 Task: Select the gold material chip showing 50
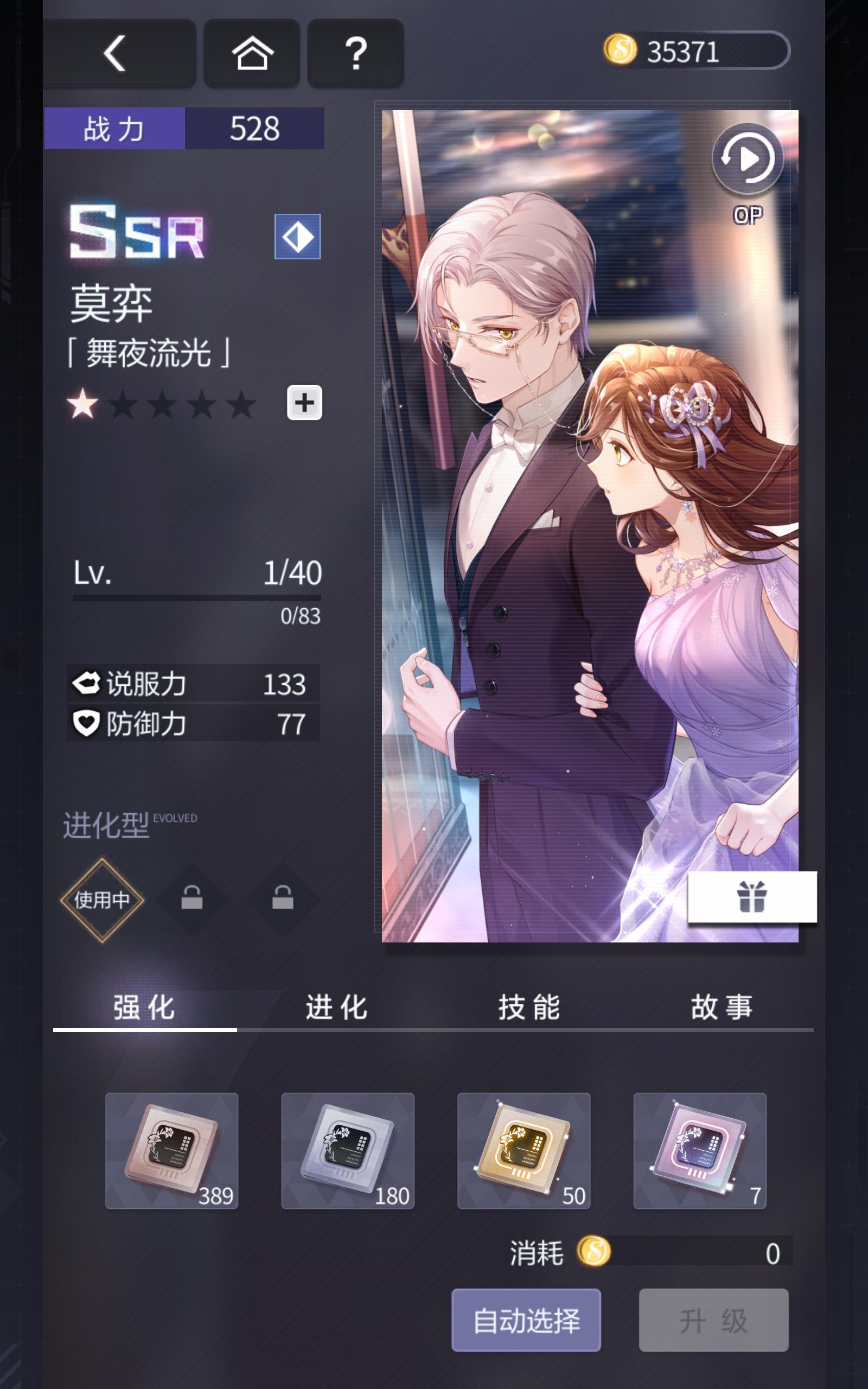tap(524, 1151)
